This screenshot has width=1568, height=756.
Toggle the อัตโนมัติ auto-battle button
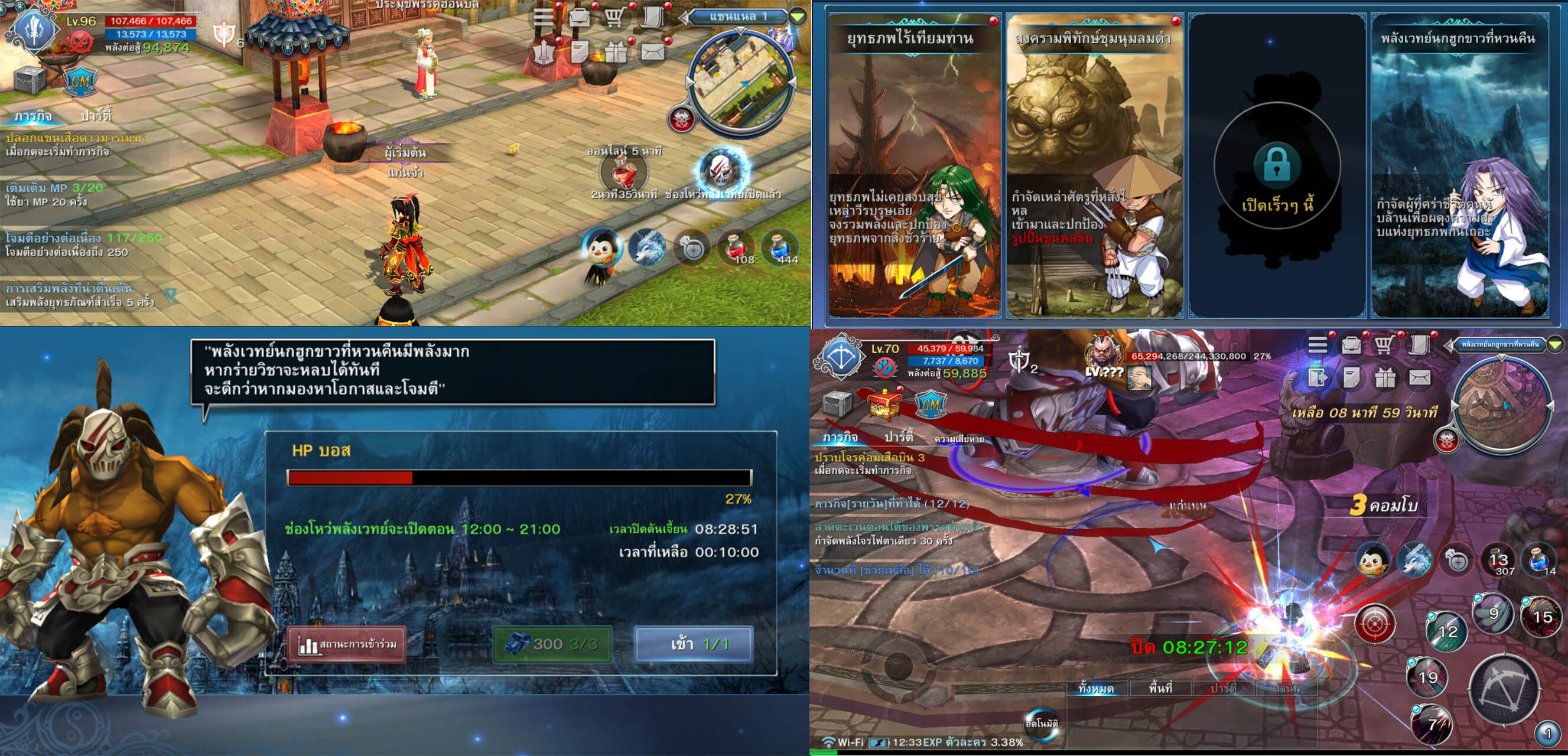1042,723
